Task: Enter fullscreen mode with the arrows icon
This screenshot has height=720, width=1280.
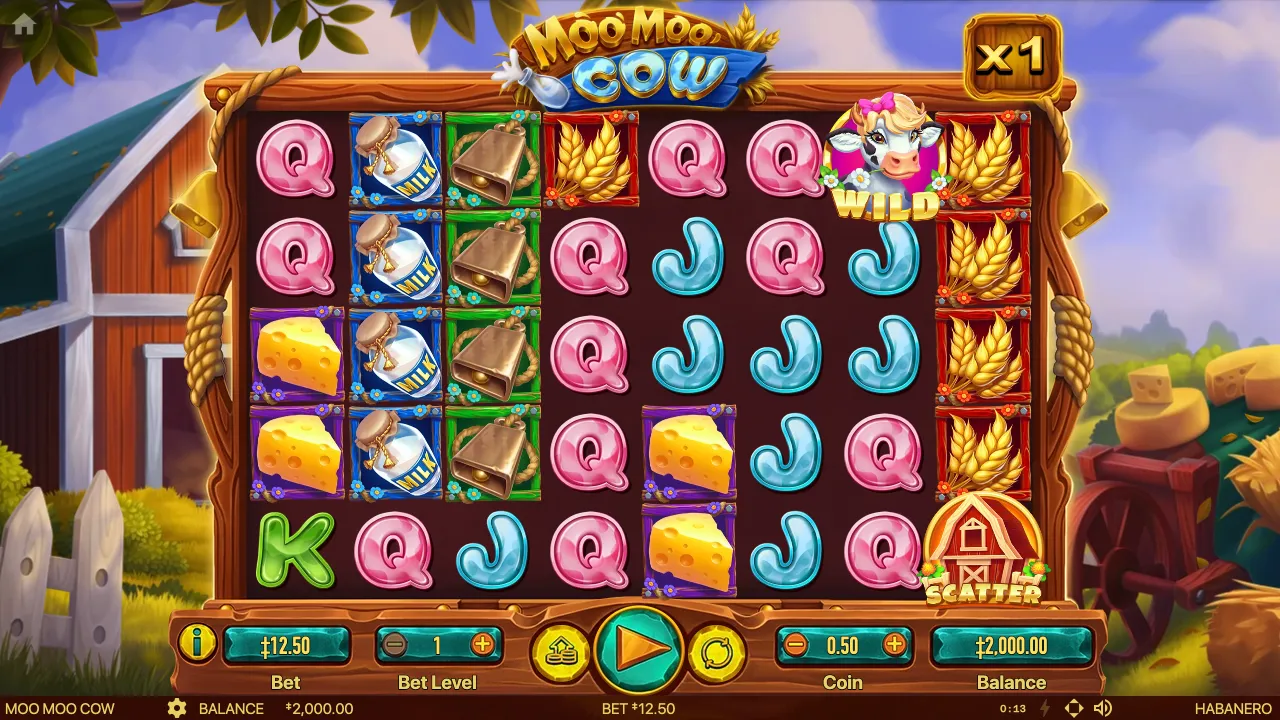Action: 1074,708
